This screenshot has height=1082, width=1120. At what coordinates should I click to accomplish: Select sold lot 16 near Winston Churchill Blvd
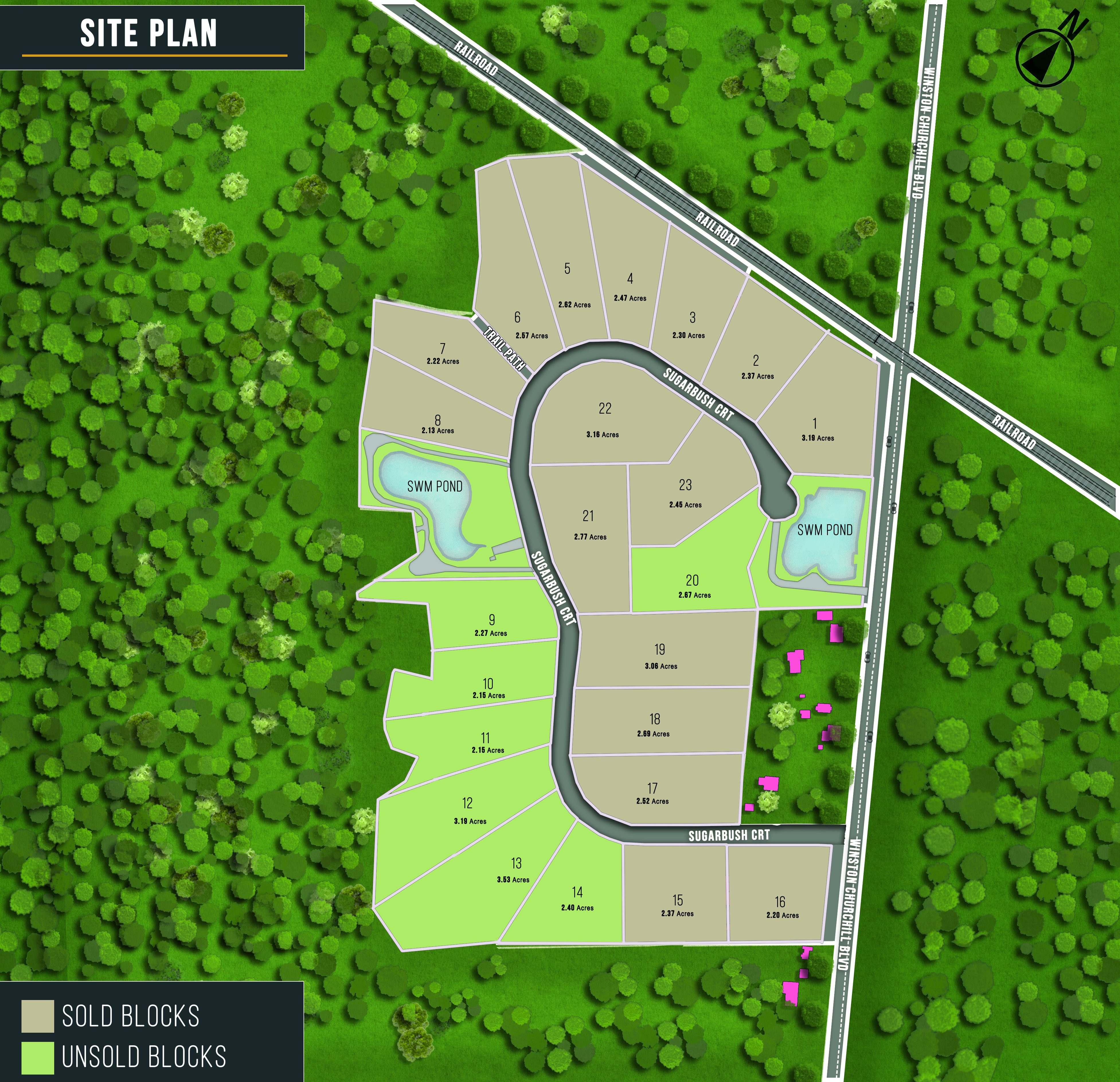point(780,907)
